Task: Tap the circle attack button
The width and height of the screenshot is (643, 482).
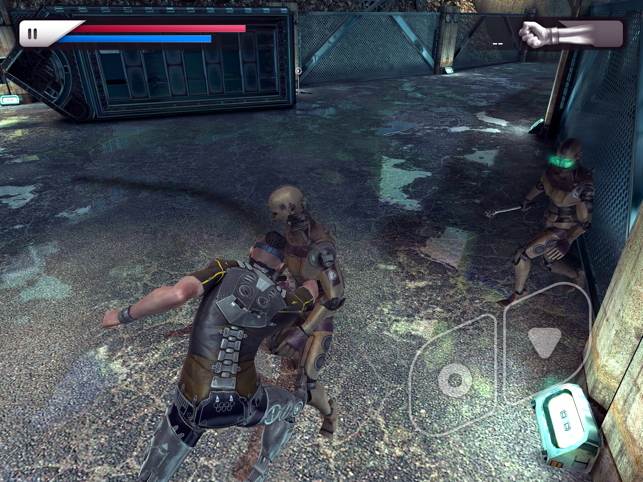Action: [x=455, y=380]
